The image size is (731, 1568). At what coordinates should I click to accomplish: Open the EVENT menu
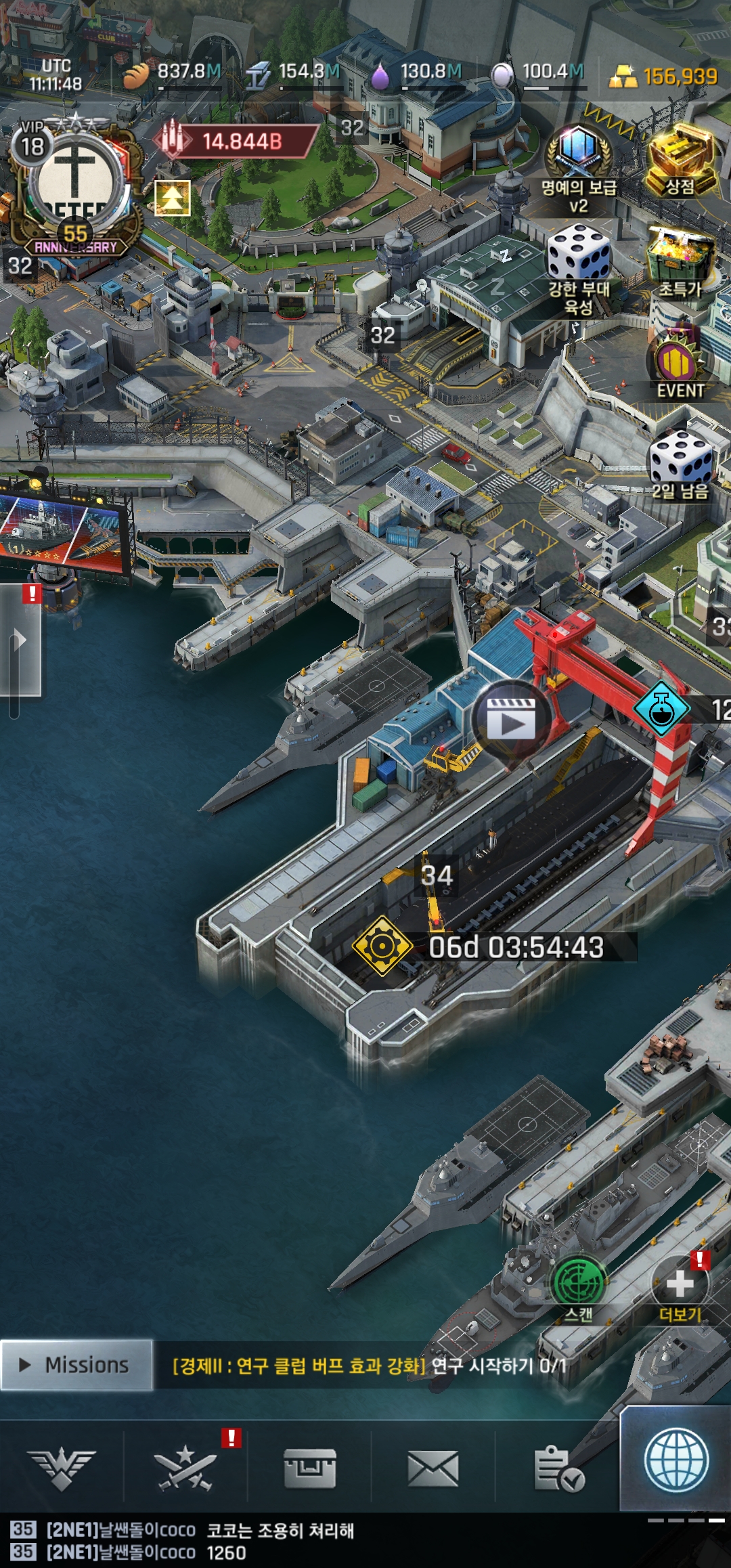[679, 366]
